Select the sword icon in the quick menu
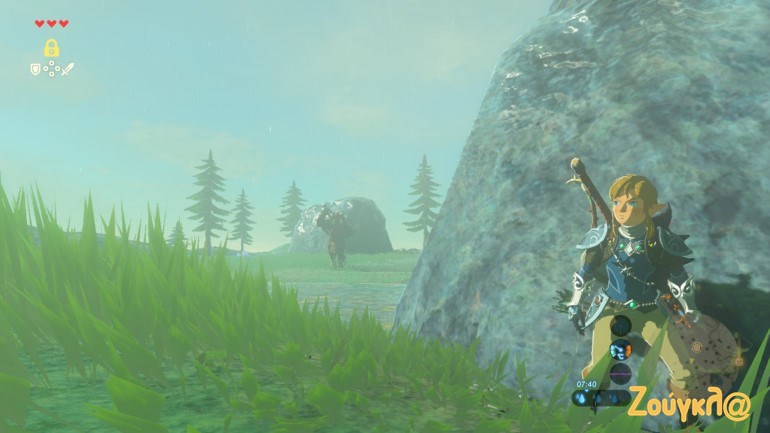Image resolution: width=770 pixels, height=433 pixels. coord(68,69)
